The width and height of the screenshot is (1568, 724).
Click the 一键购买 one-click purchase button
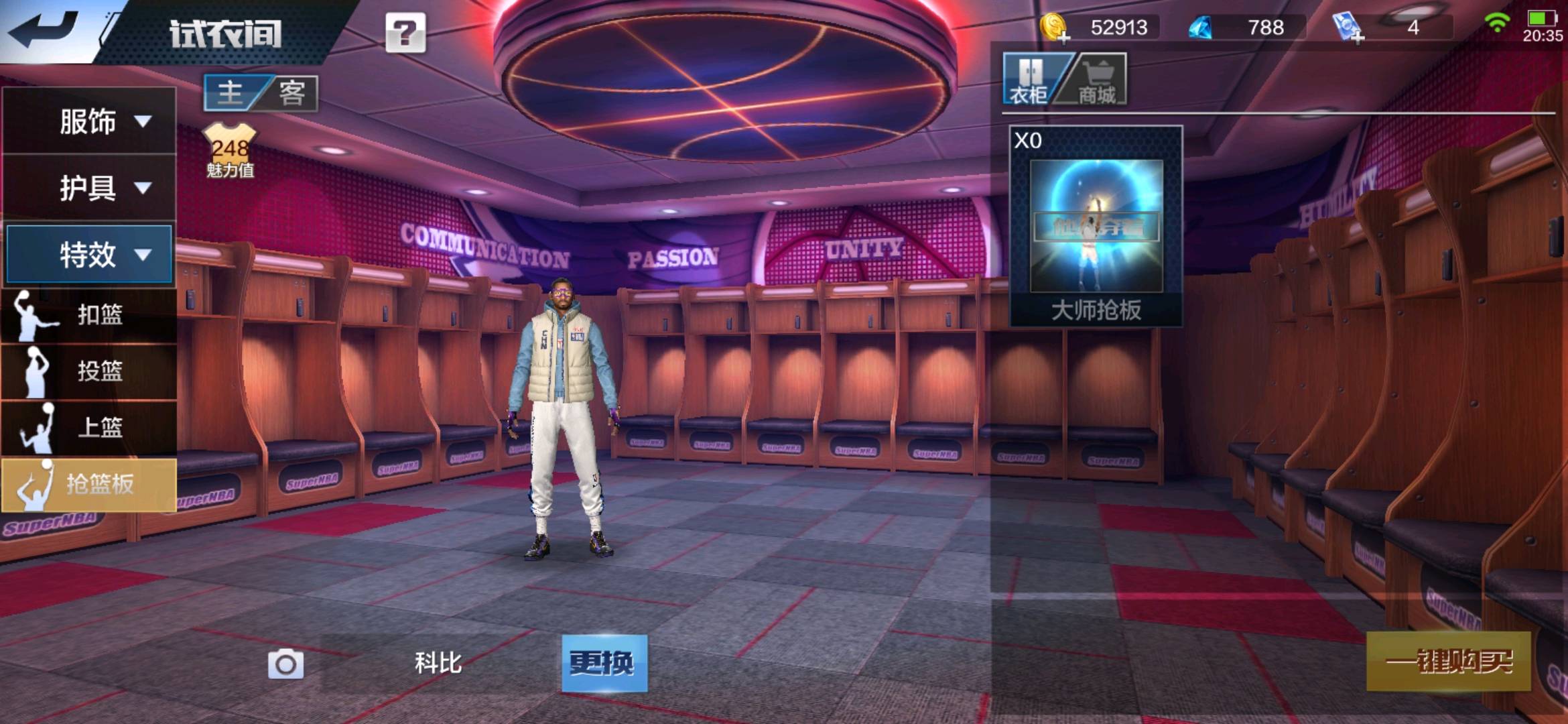click(1448, 662)
